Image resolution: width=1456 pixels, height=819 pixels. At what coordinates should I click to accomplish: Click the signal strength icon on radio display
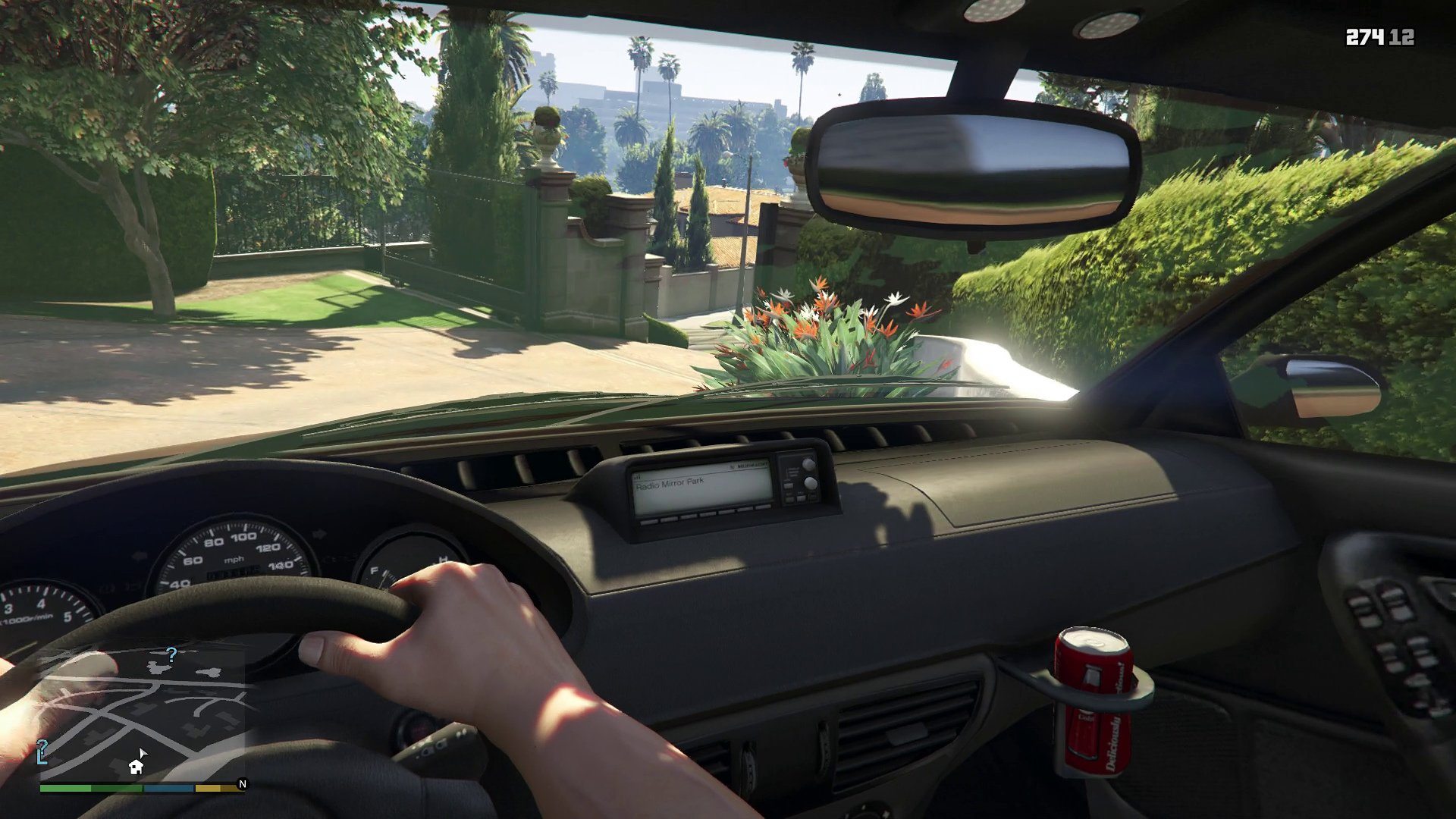637,476
